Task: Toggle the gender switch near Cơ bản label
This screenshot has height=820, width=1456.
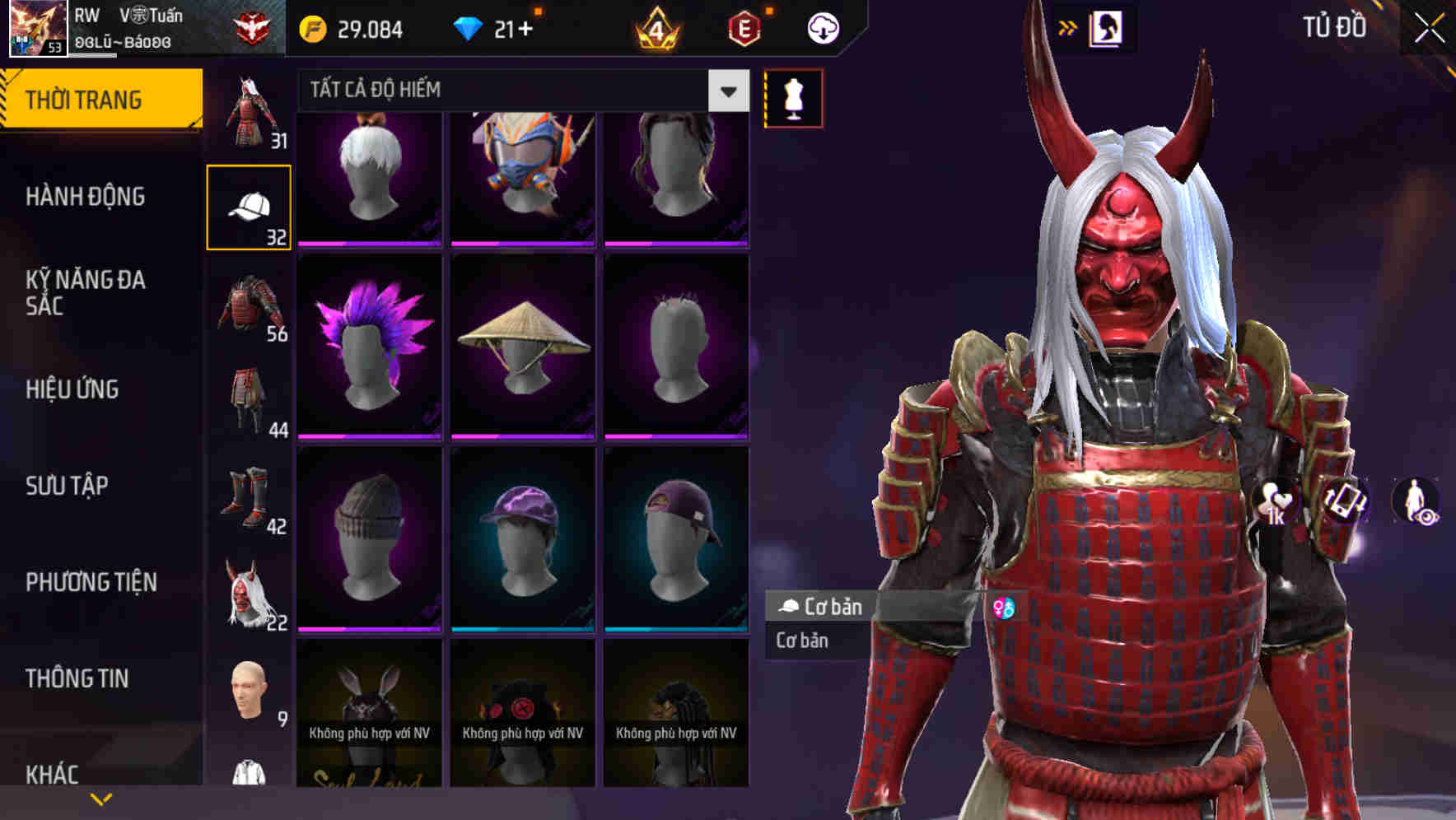Action: point(1006,608)
